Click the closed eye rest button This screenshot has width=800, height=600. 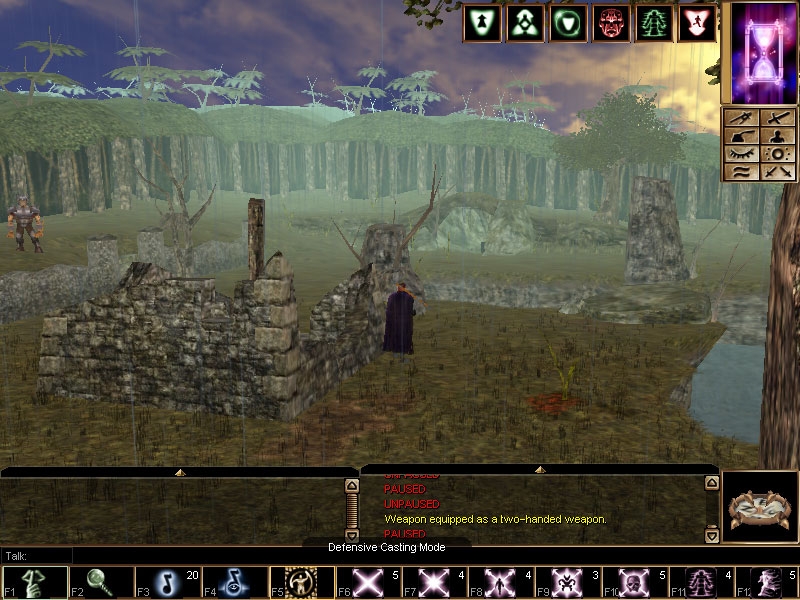click(741, 154)
